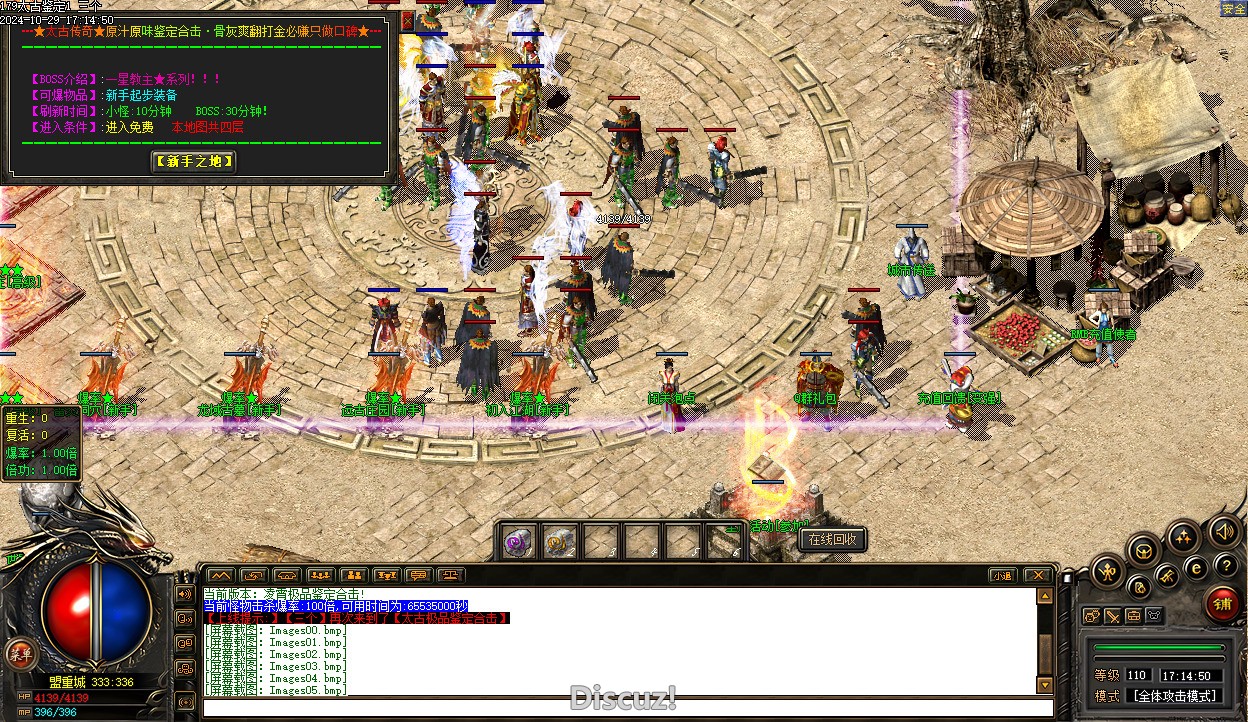Close the BOSS info dialog with the red X
Image resolution: width=1248 pixels, height=722 pixels.
pos(407,19)
